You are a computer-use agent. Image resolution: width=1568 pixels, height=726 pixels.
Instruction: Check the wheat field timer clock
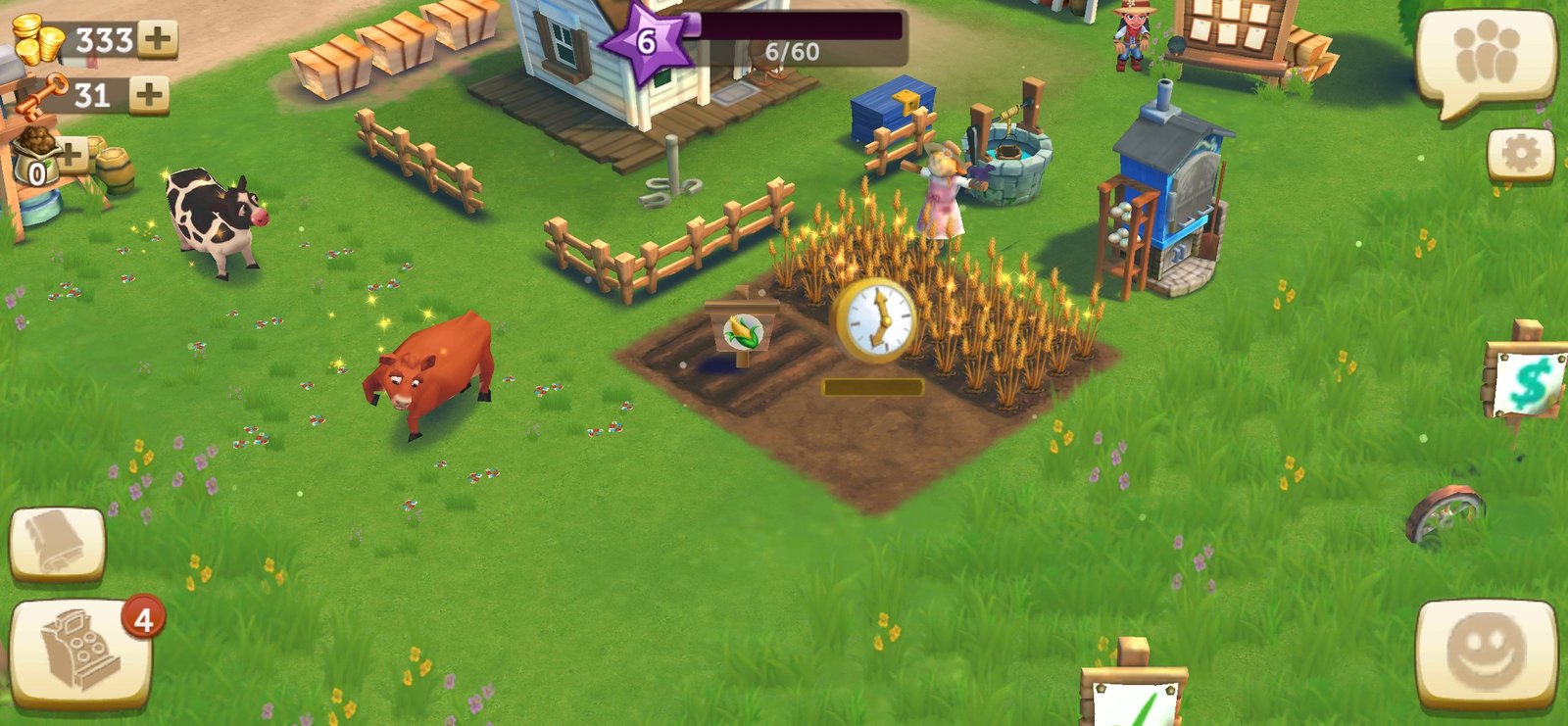coord(874,319)
